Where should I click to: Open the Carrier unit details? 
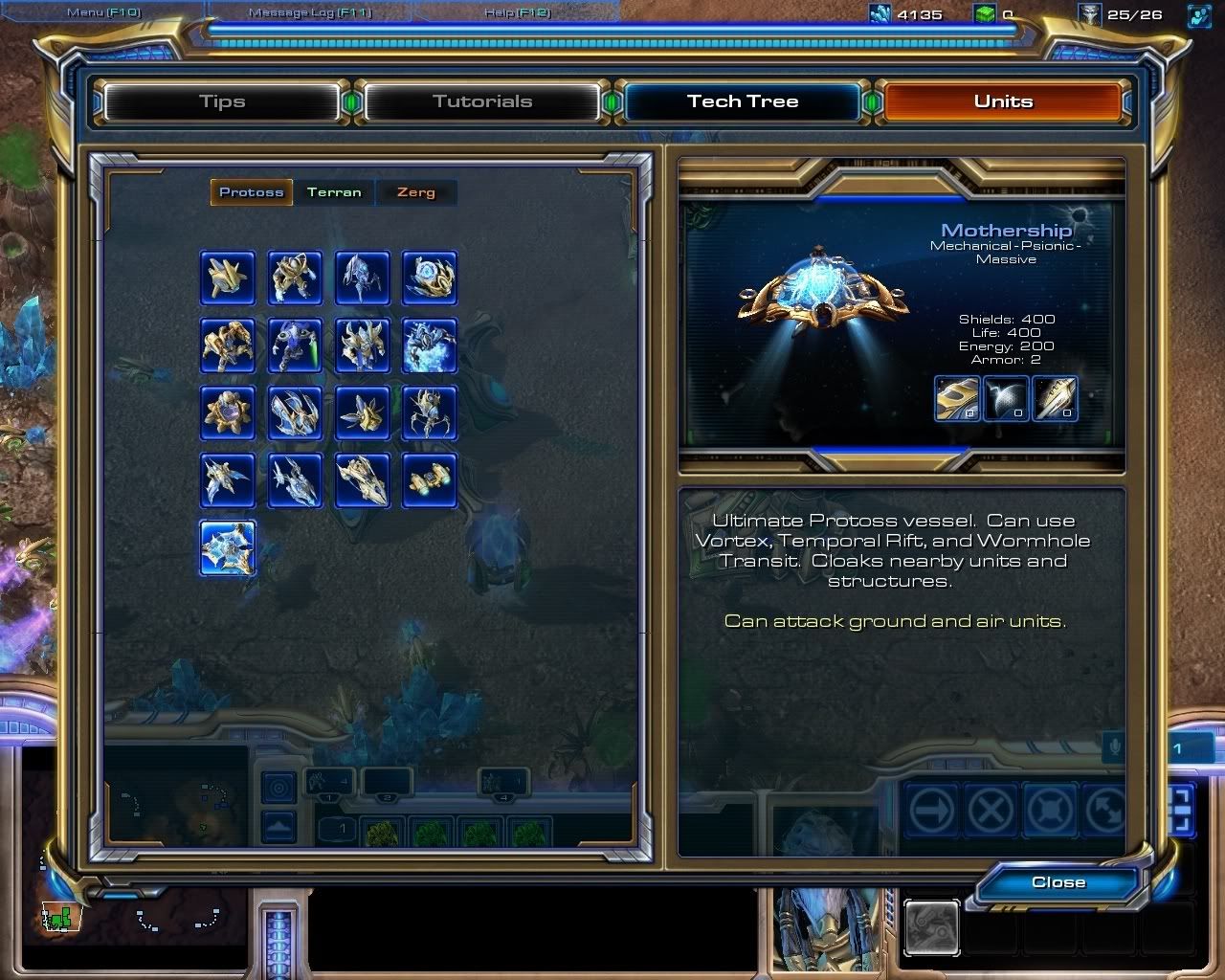[362, 480]
